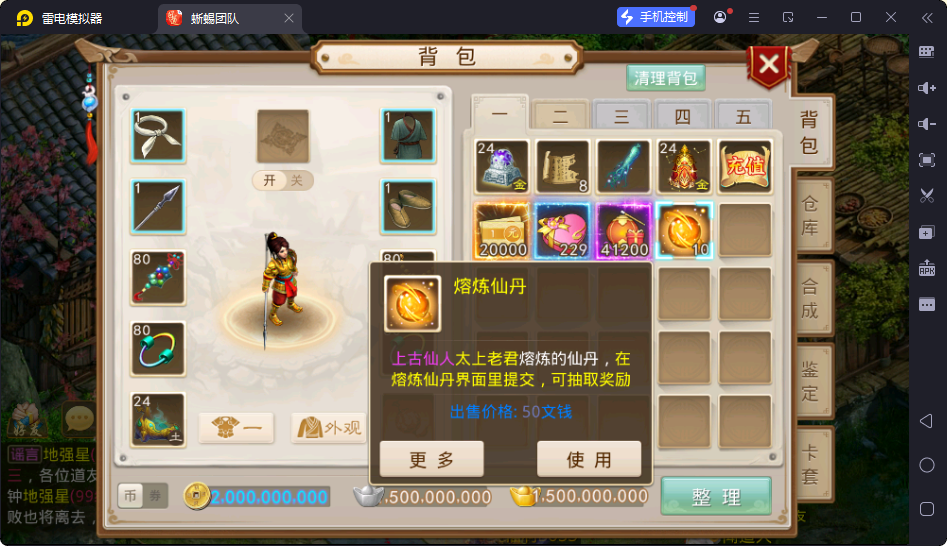947x546 pixels.
Task: Switch to bag page 三 tab
Action: tap(621, 116)
